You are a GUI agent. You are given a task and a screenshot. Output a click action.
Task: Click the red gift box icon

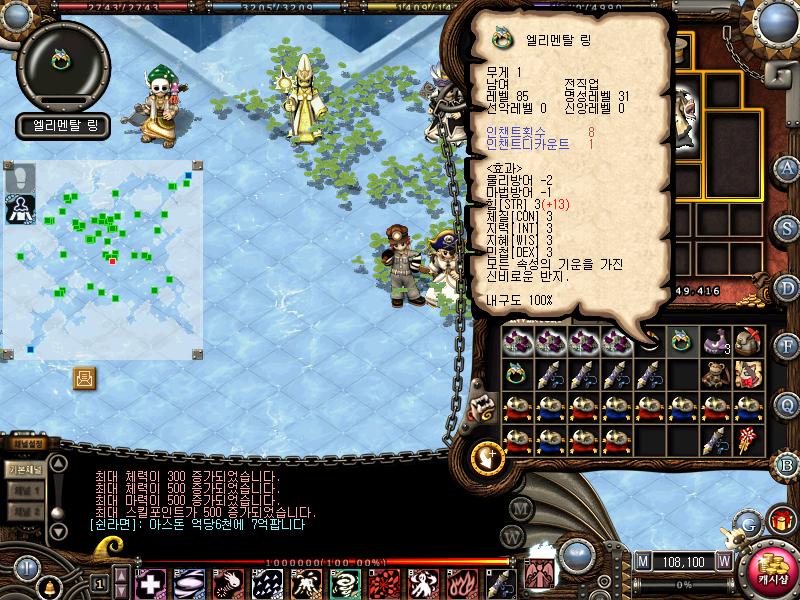(x=780, y=520)
